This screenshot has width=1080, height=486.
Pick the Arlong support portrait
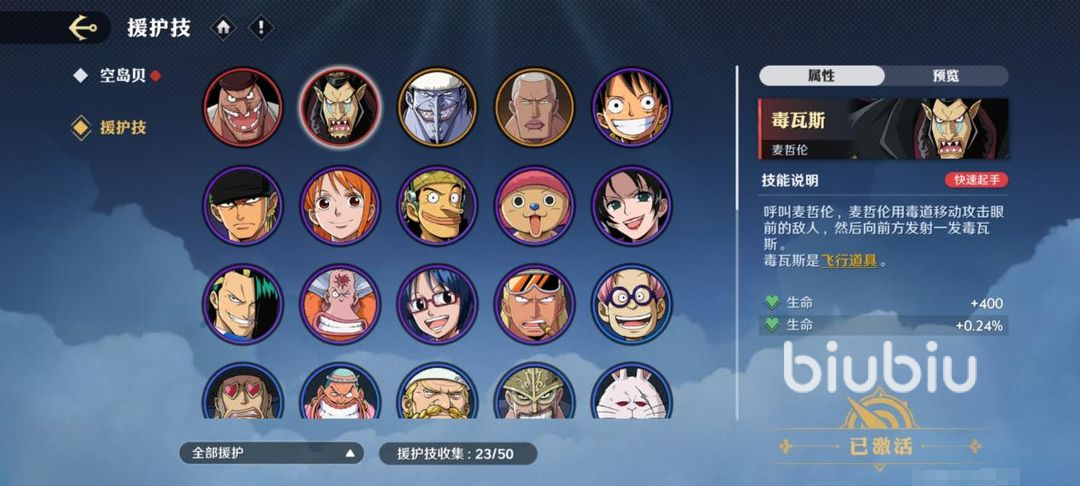click(x=437, y=107)
